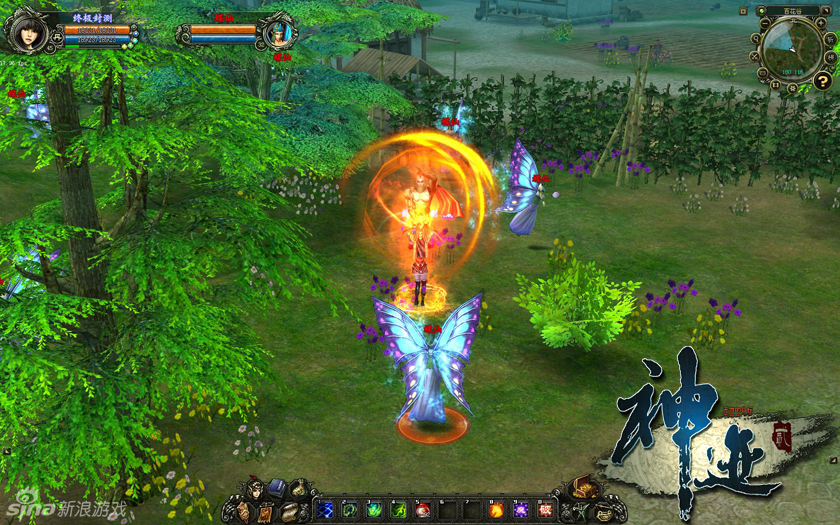Viewport: 840px width, 525px height.
Task: Open the potion bottle menu icon
Action: [x=299, y=489]
